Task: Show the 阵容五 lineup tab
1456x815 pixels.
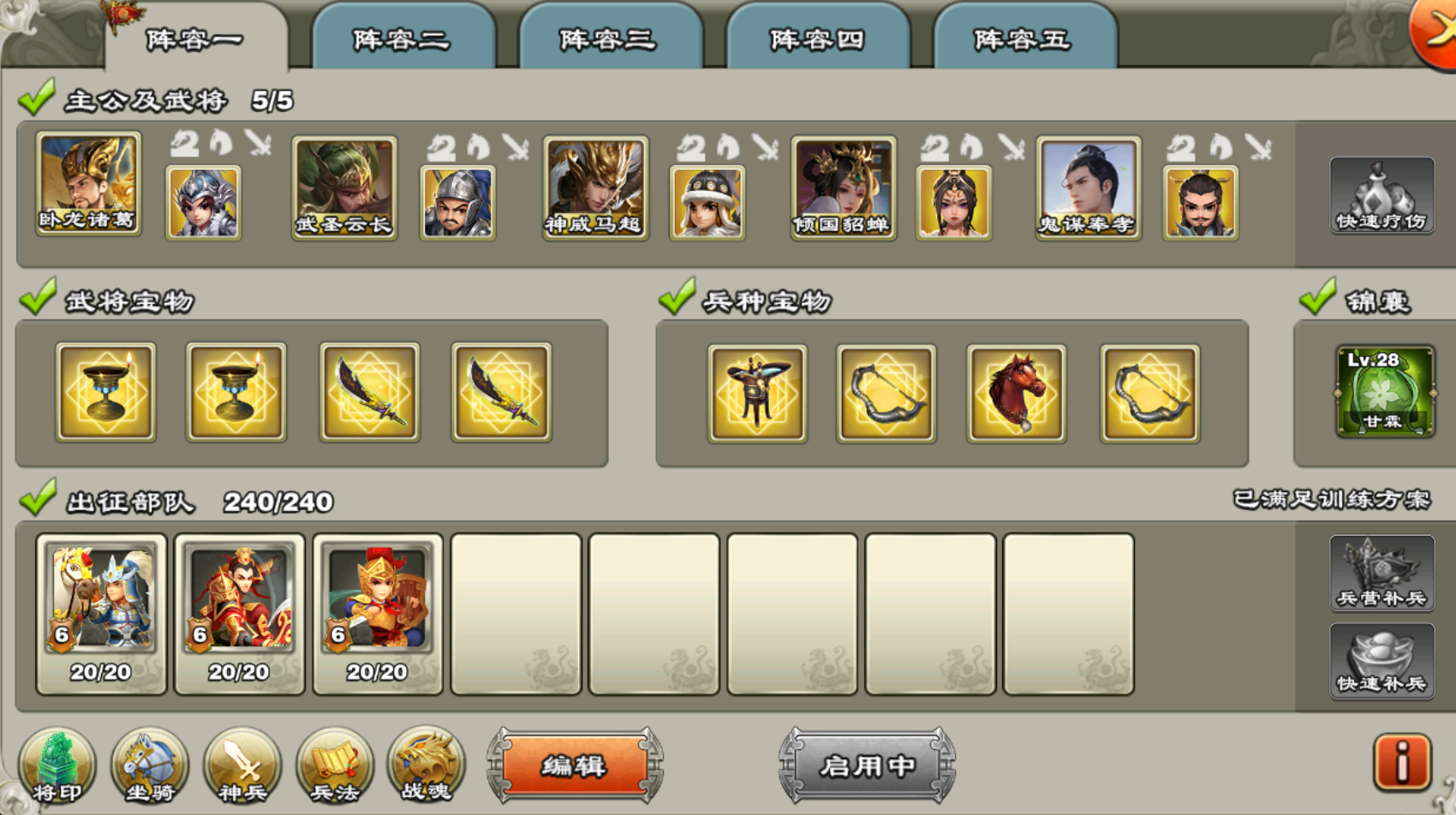Action: (x=1023, y=39)
